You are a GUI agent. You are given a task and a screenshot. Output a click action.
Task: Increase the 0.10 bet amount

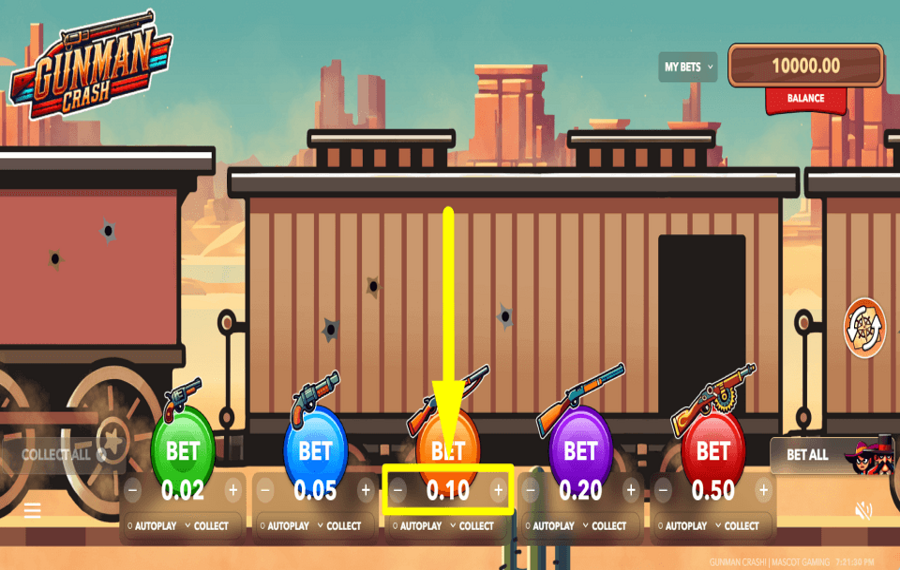click(x=498, y=490)
